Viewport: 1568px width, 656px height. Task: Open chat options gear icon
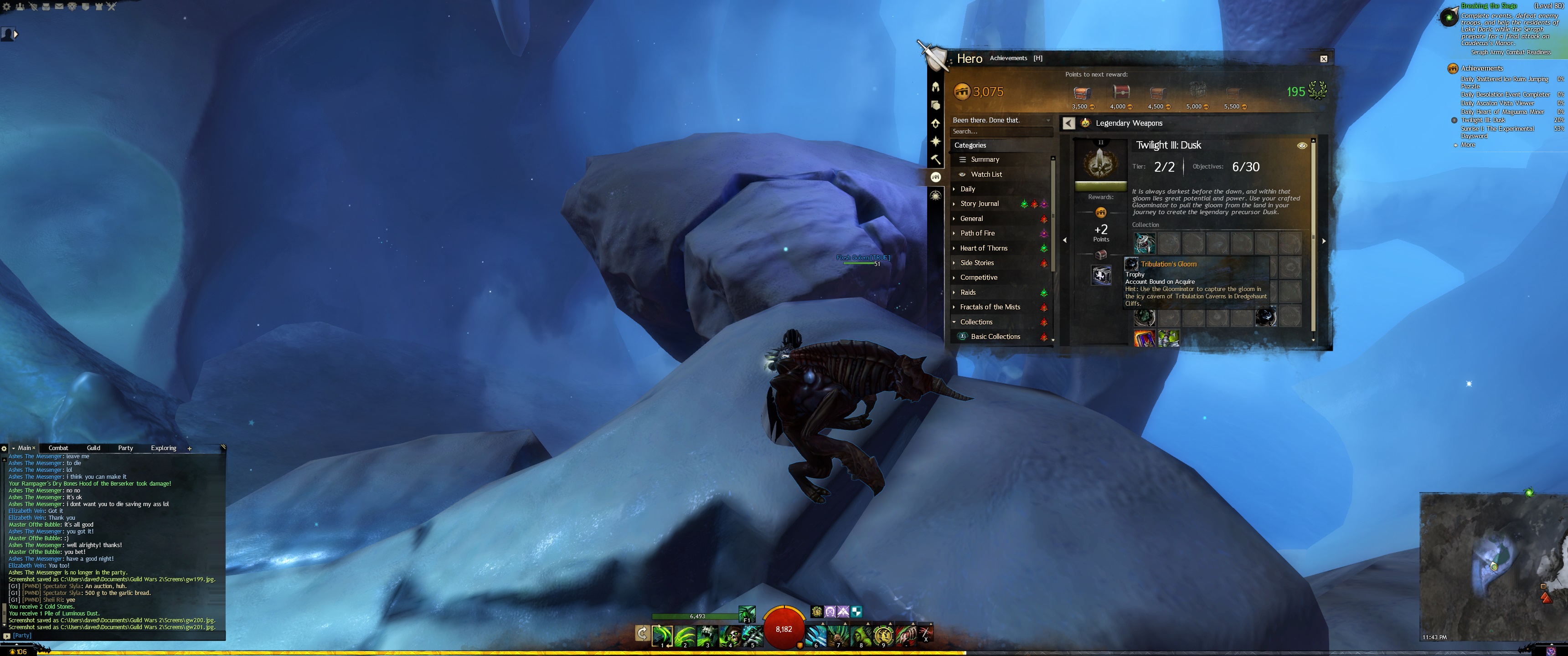[4, 449]
